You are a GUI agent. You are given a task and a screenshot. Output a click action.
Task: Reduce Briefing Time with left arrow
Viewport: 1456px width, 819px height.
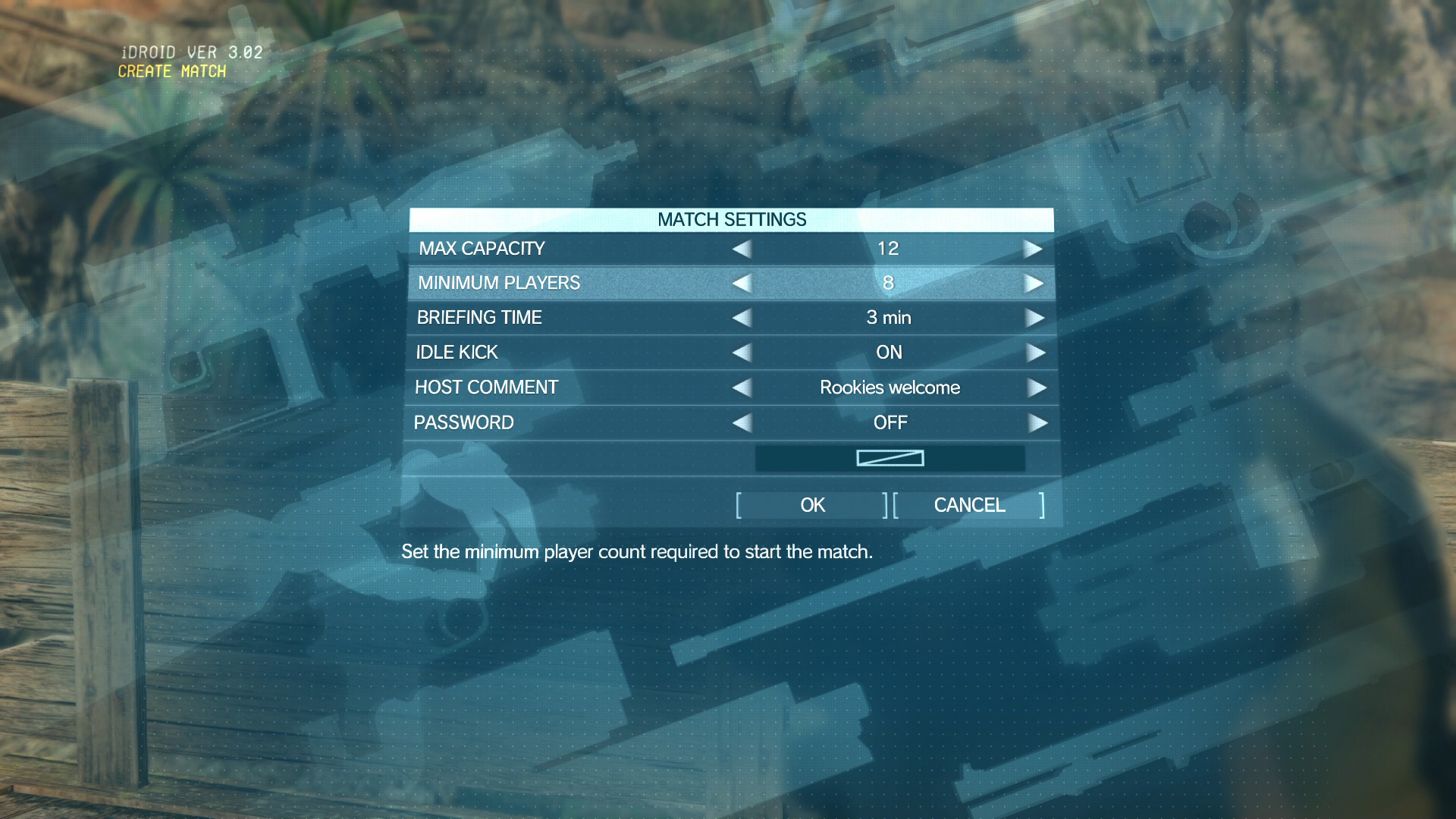coord(742,318)
